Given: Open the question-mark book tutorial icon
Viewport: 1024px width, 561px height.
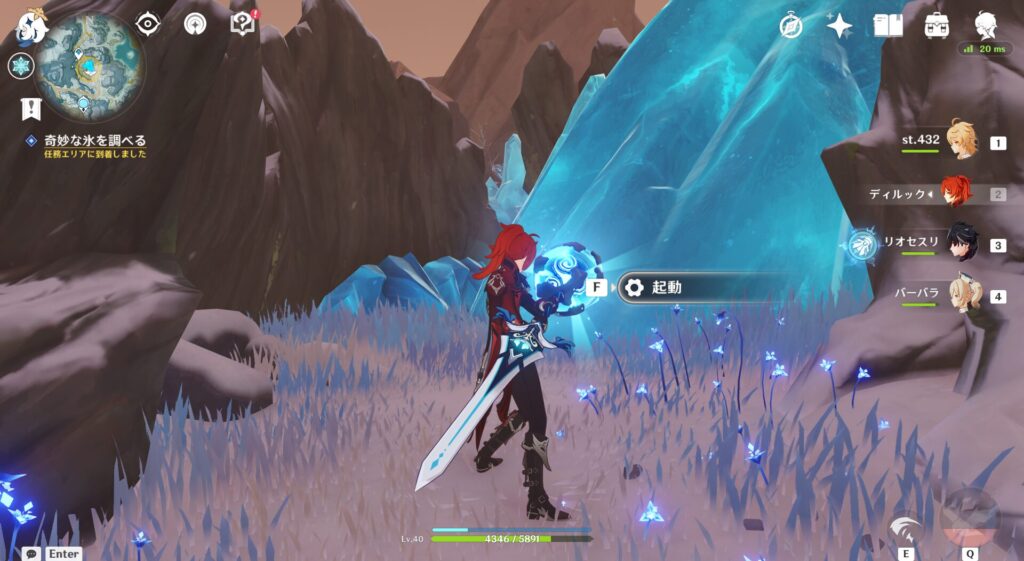Looking at the screenshot, I should click(243, 23).
